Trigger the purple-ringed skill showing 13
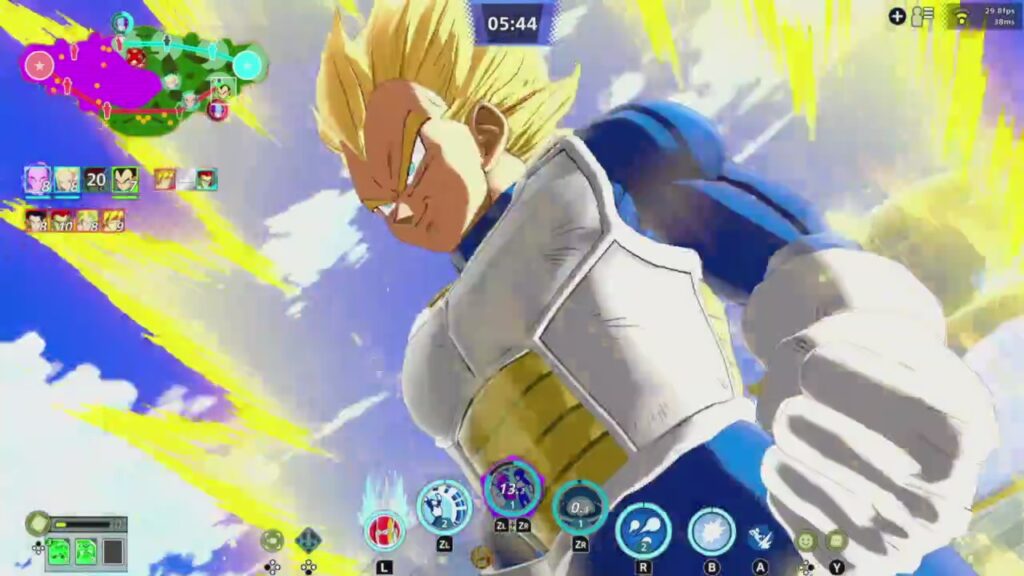1024x576 pixels. [x=512, y=489]
